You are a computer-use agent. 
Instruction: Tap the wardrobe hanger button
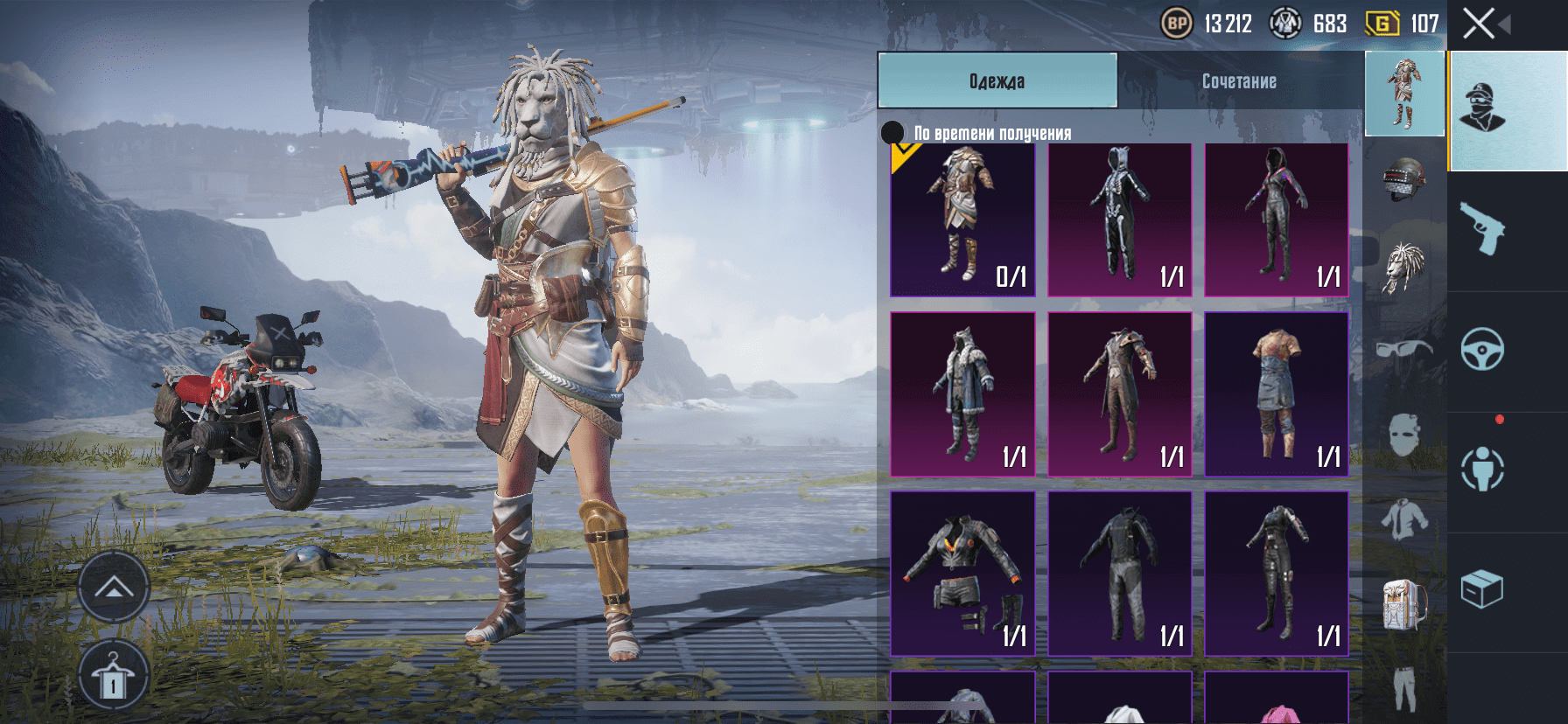click(114, 676)
